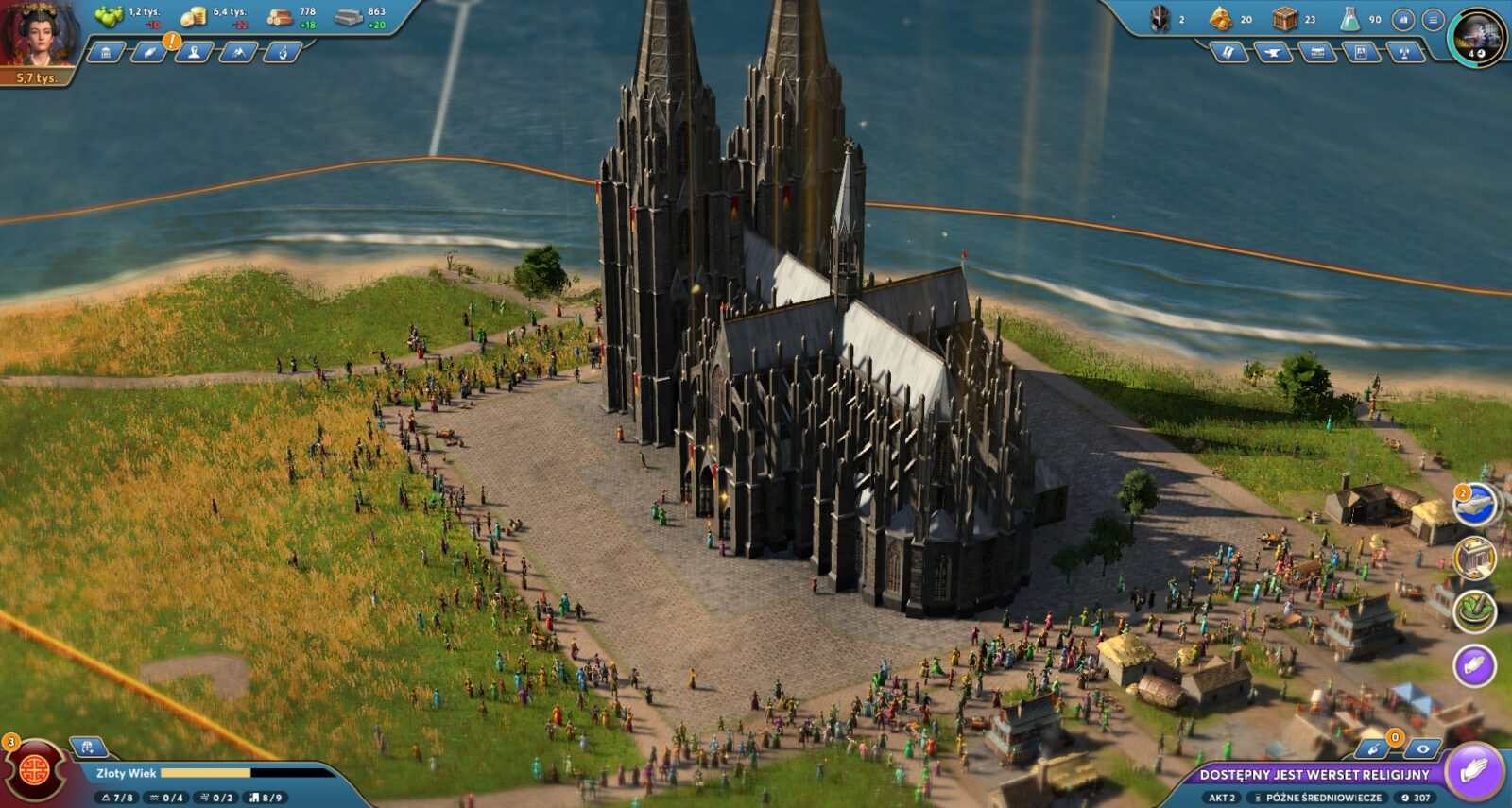Viewport: 1512px width, 808px height.
Task: Open the portrait card menu
Action: click(x=1361, y=52)
